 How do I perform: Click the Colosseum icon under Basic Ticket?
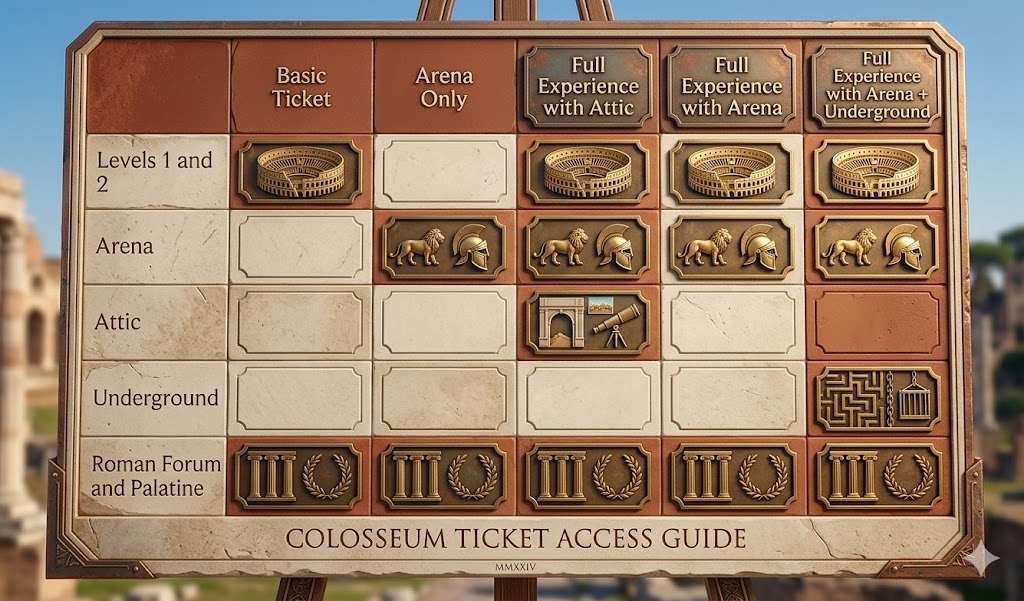301,171
